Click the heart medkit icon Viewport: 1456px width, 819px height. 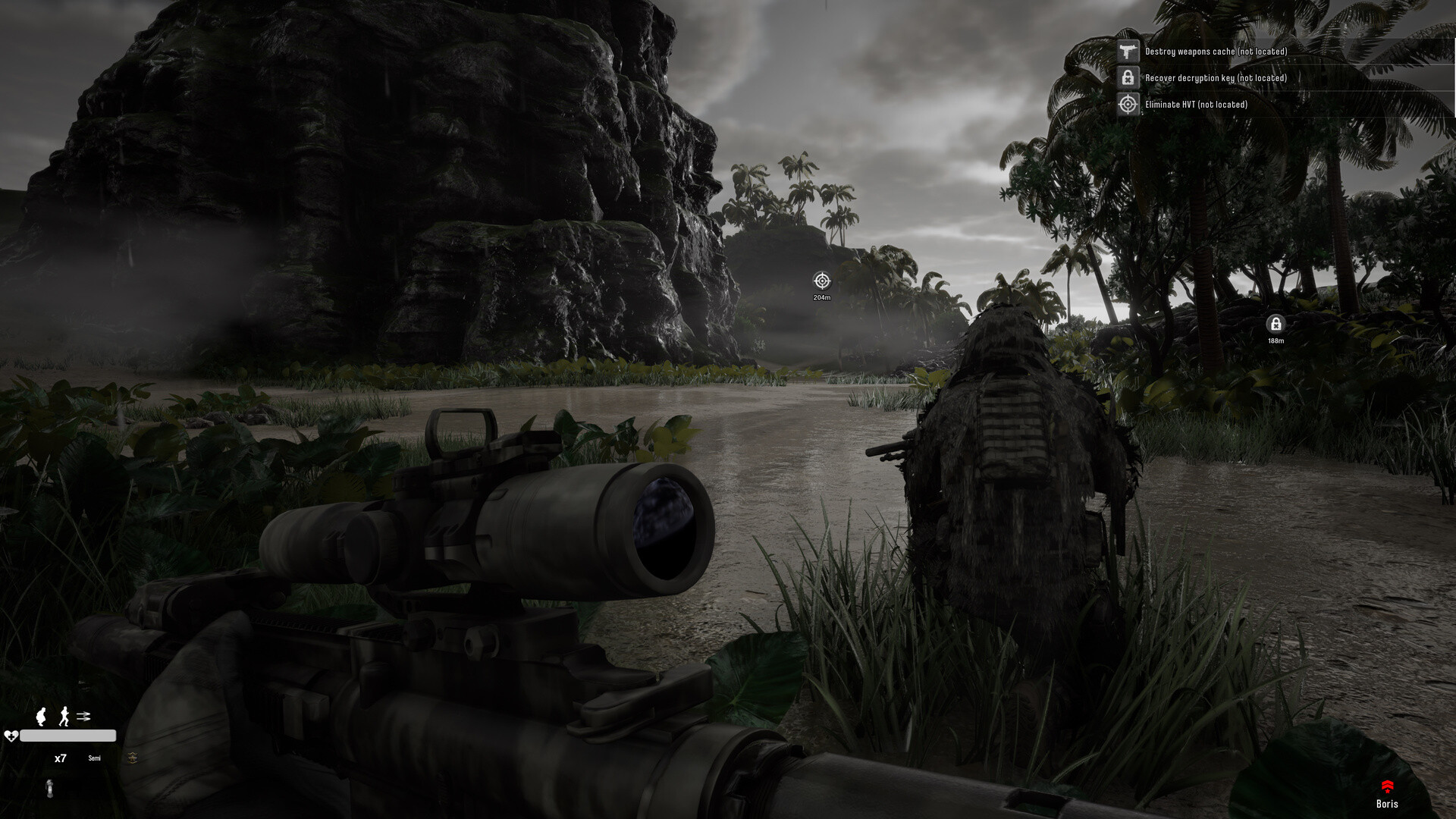(11, 736)
